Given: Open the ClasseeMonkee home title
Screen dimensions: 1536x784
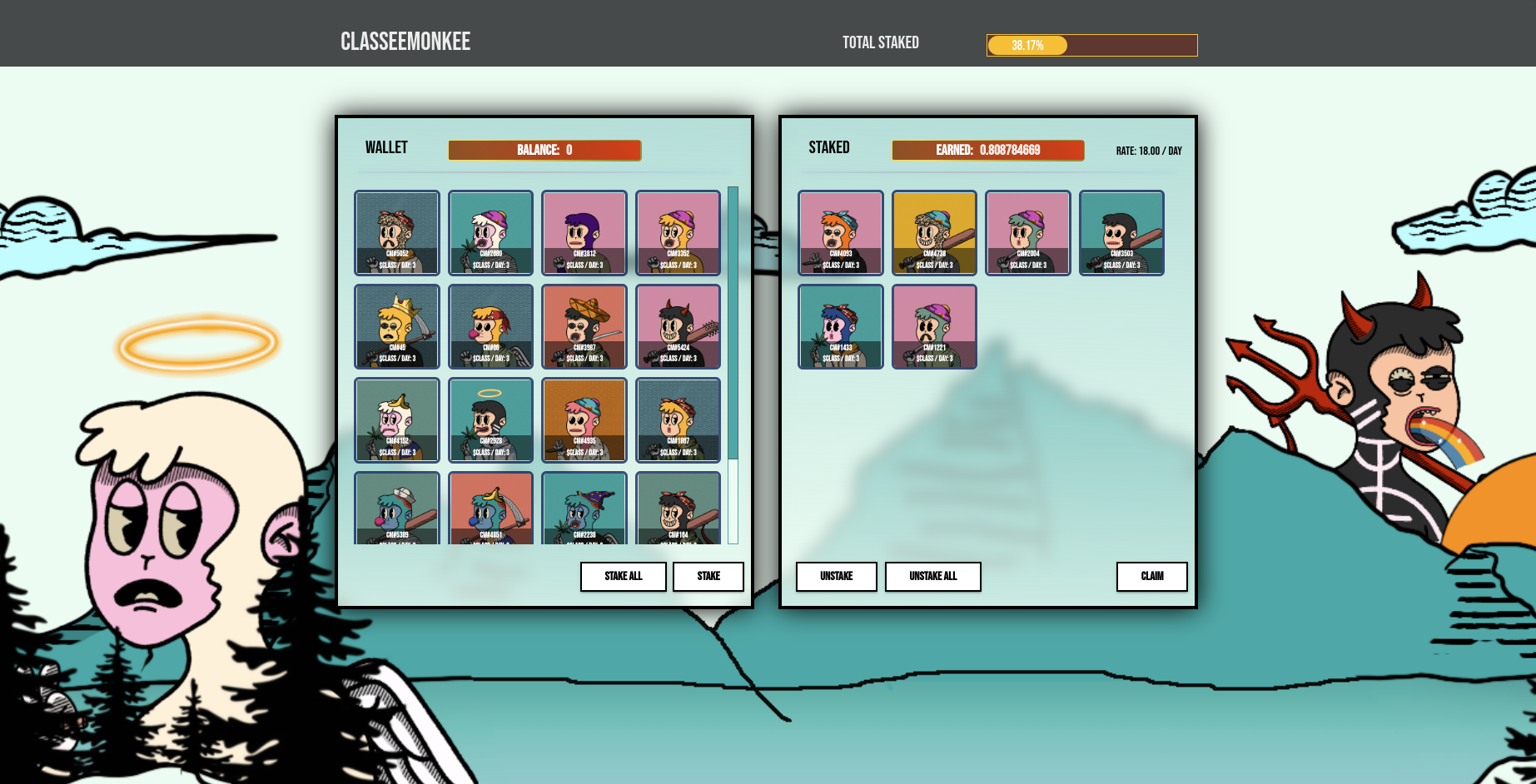Looking at the screenshot, I should (405, 42).
